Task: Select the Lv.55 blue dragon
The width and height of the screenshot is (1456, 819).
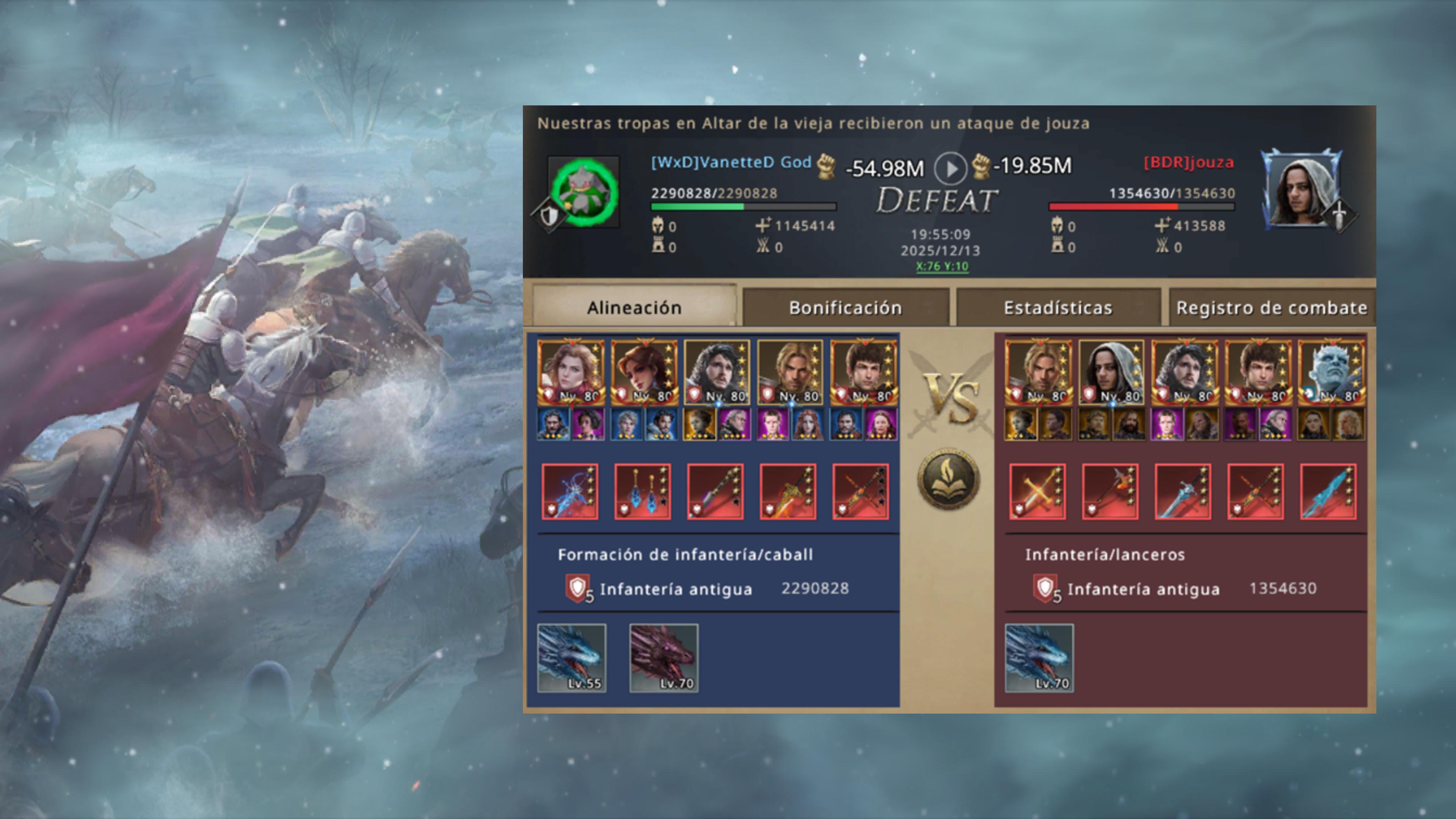Action: pos(571,658)
